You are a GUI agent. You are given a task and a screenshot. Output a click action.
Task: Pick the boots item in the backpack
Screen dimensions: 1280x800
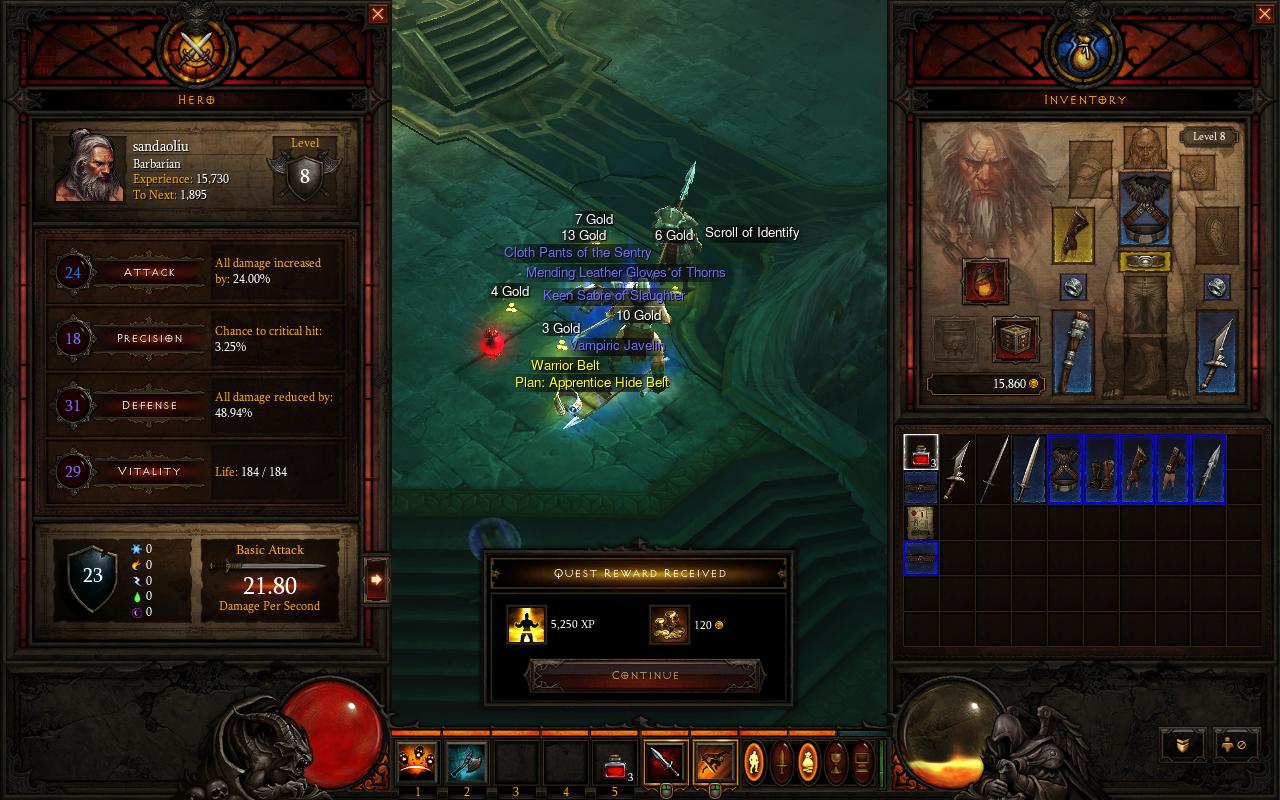[x=1101, y=469]
